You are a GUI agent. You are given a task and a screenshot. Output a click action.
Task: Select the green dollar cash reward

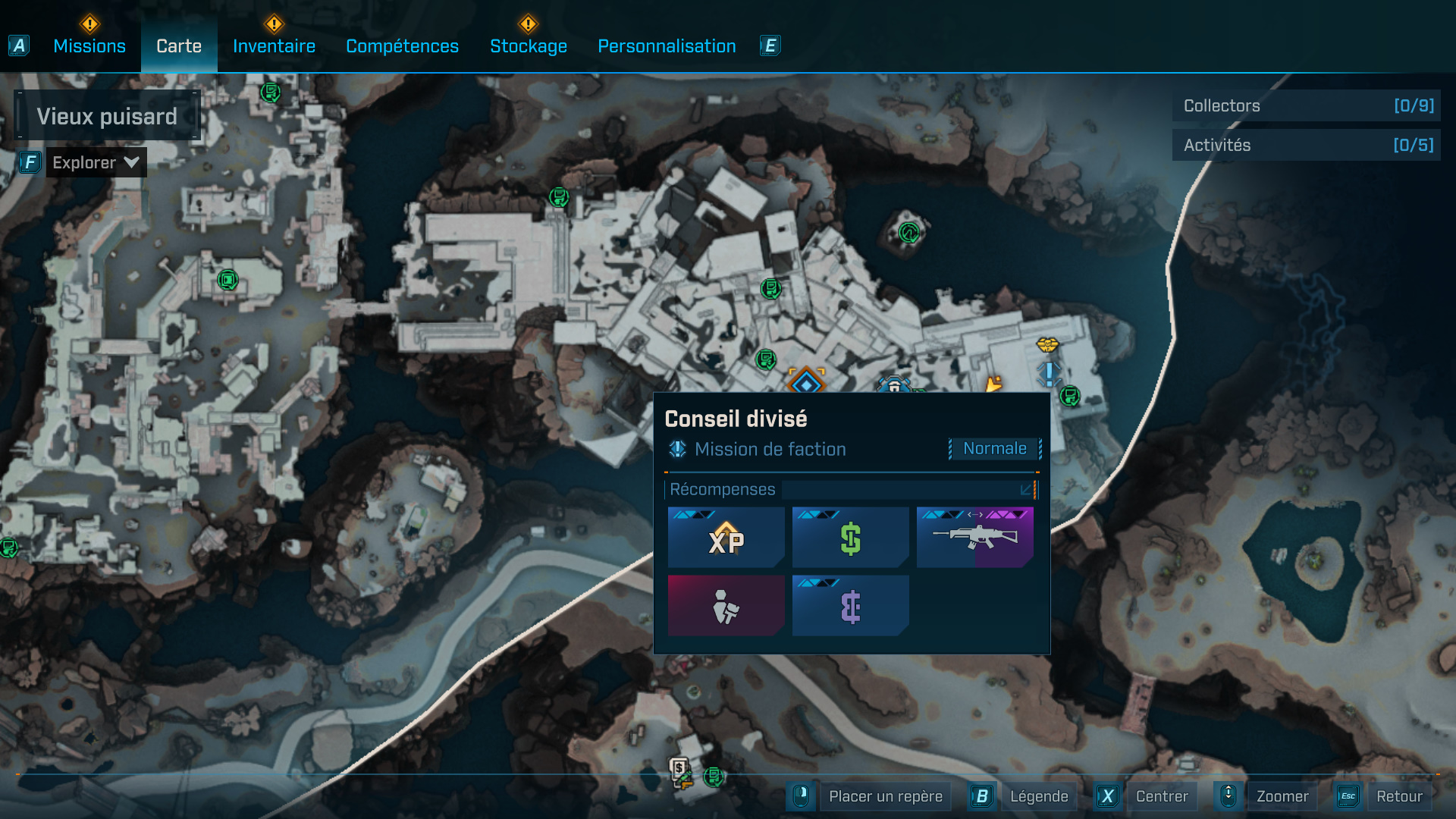850,538
